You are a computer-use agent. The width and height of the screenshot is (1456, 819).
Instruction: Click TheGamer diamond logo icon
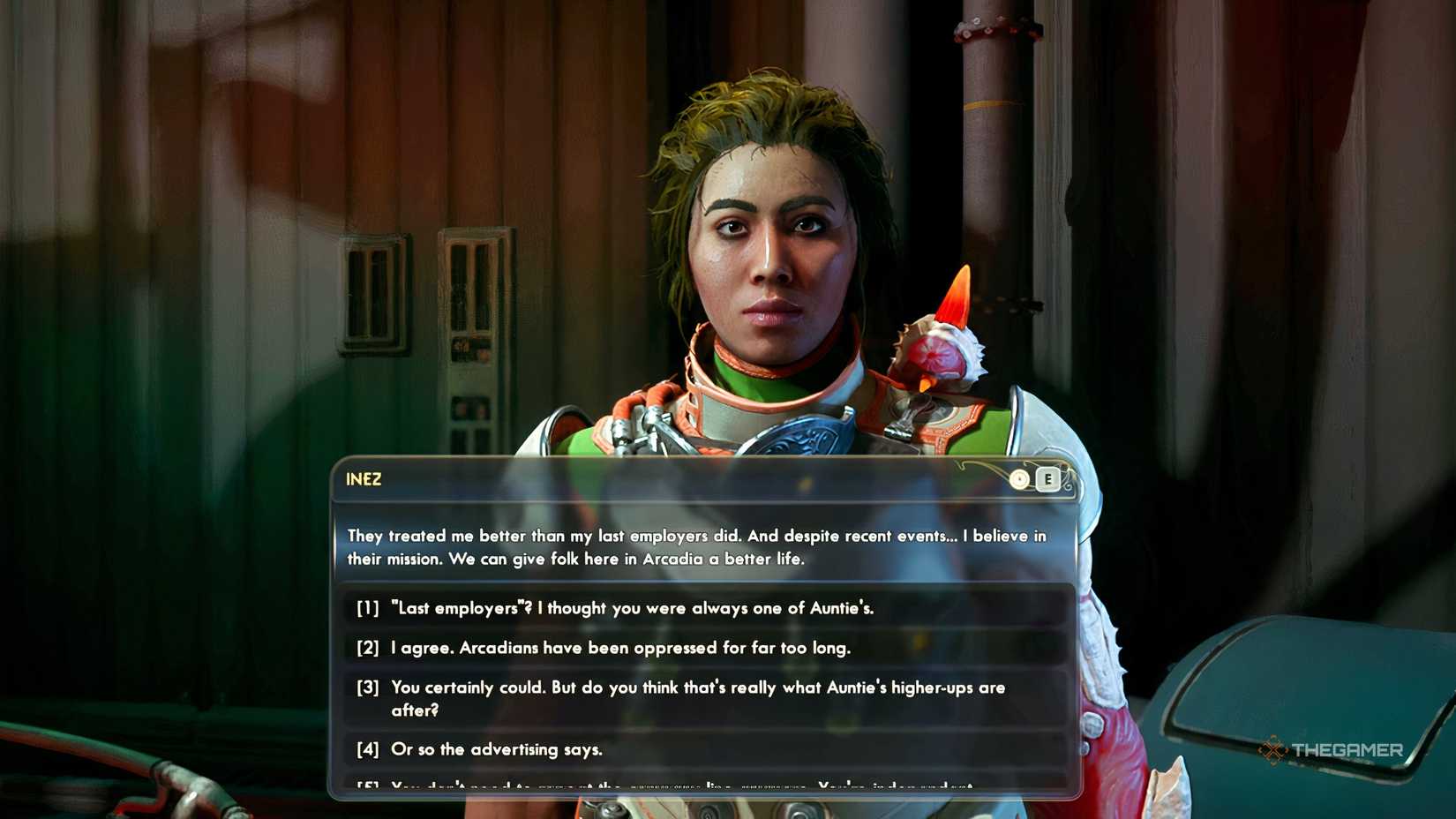(1272, 748)
